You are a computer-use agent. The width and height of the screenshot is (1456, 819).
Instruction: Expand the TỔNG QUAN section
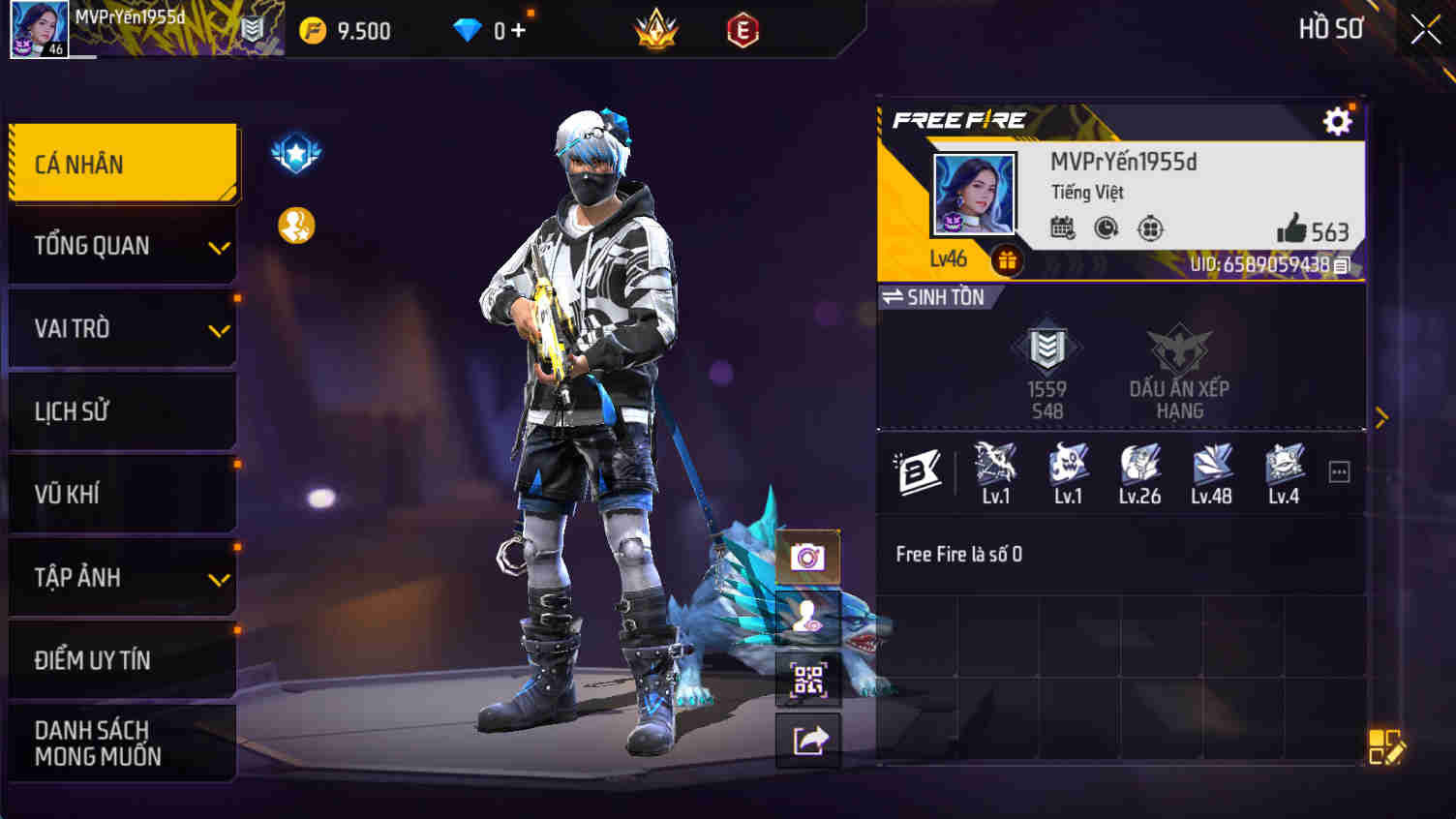122,245
